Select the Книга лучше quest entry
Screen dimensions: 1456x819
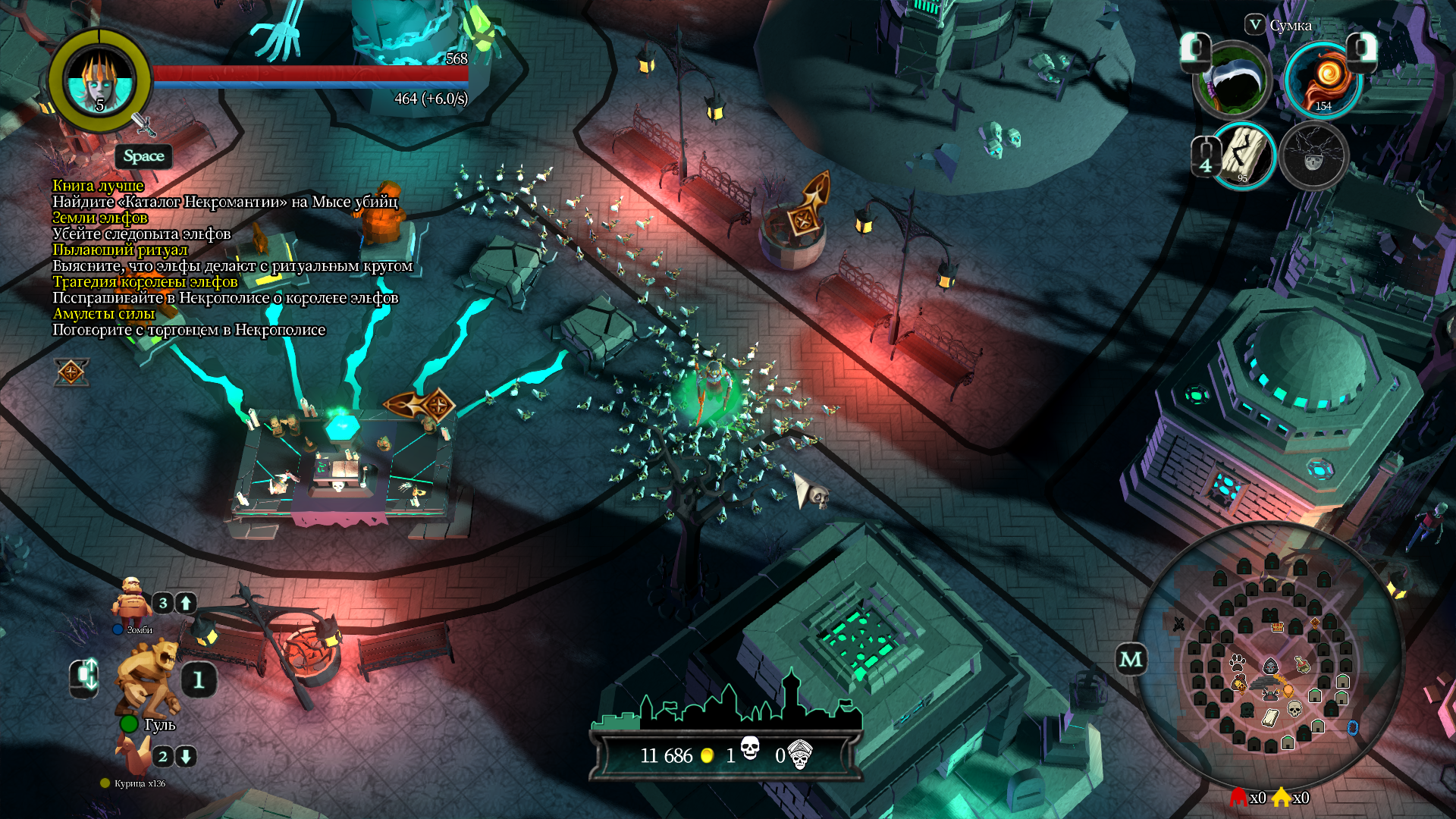[x=98, y=186]
